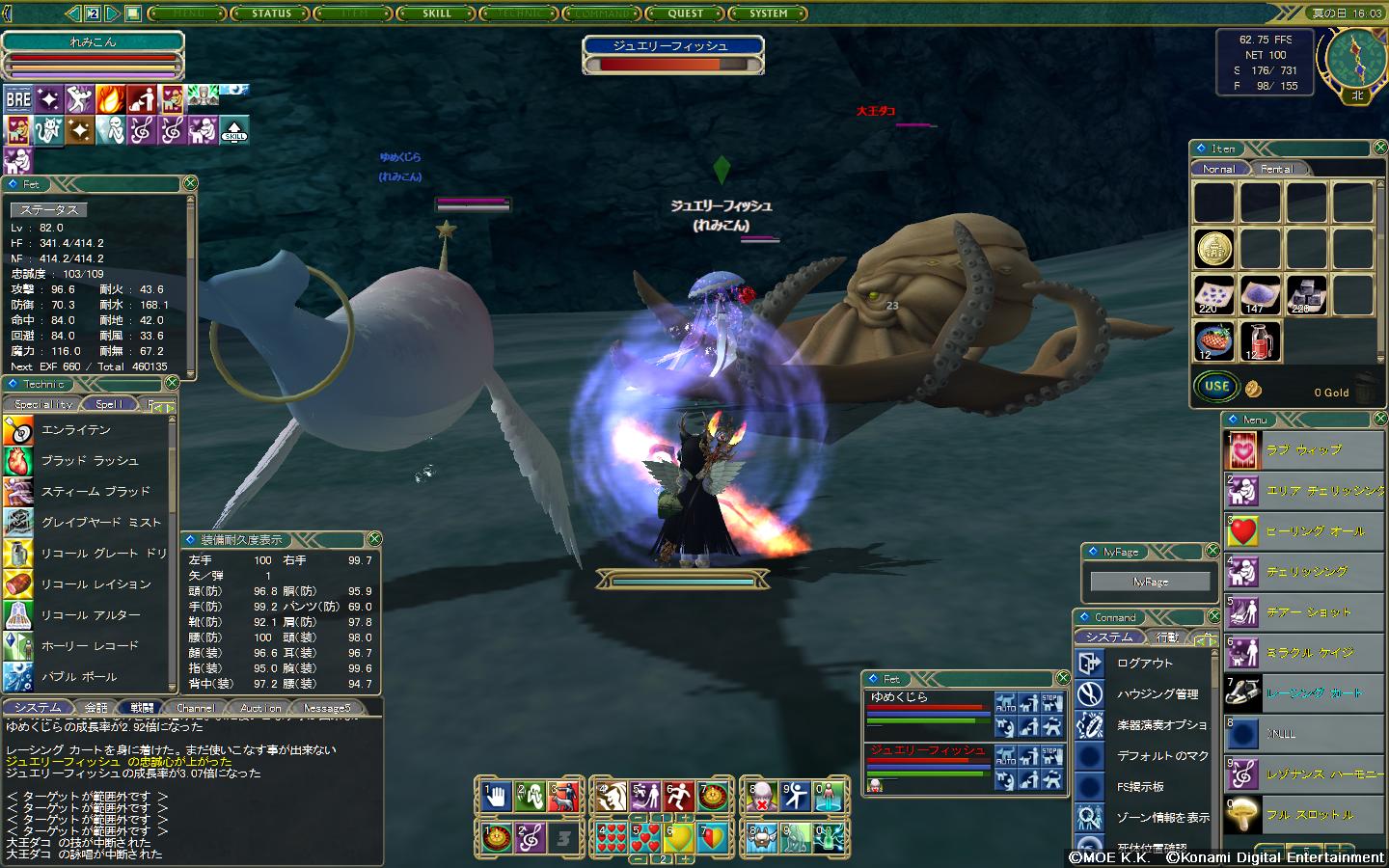Use the ホーリー レコード technique
Viewport: 1389px width, 868px height.
point(90,646)
